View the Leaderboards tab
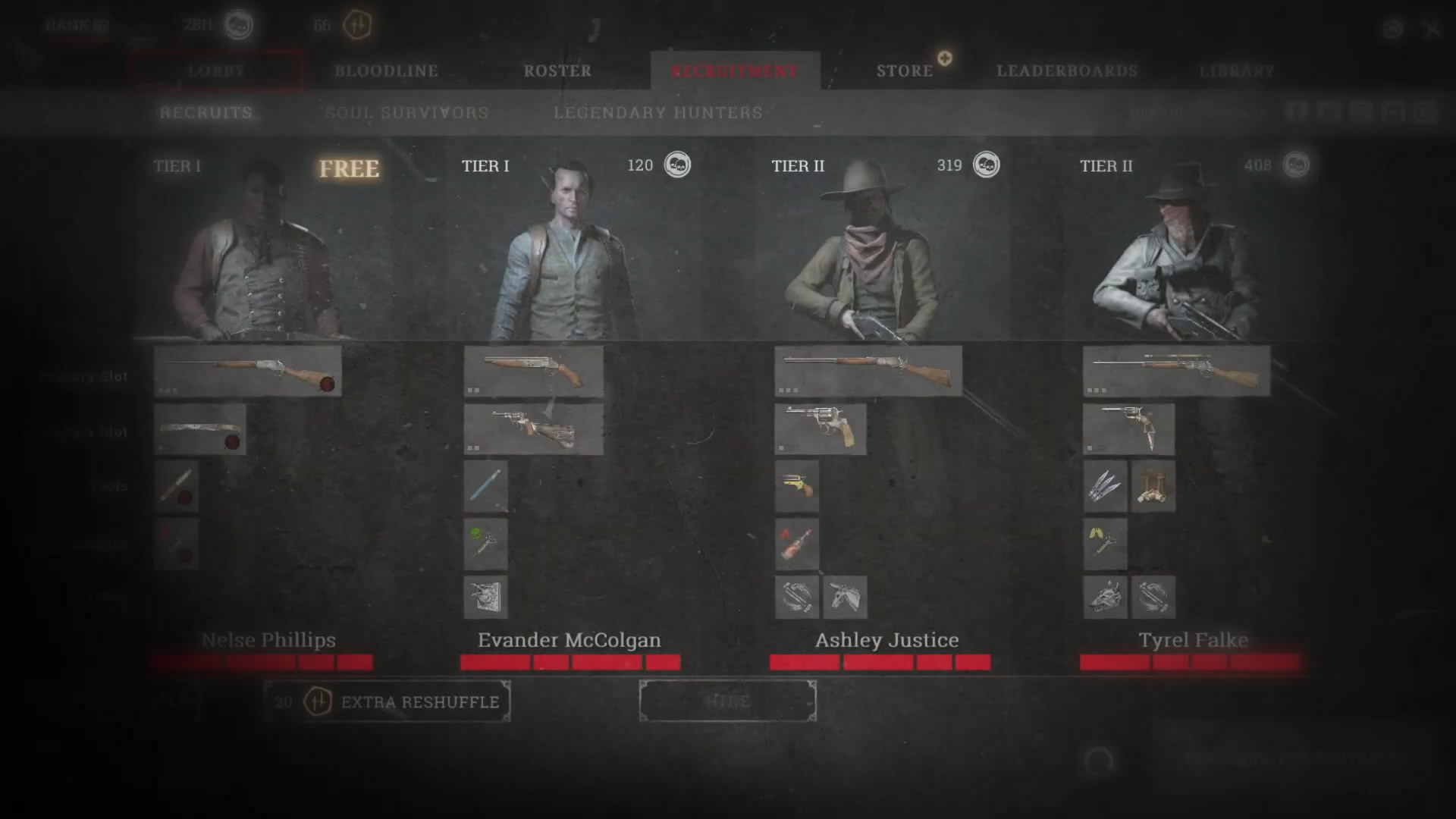Screen dimensions: 1456x819 [x=1067, y=71]
